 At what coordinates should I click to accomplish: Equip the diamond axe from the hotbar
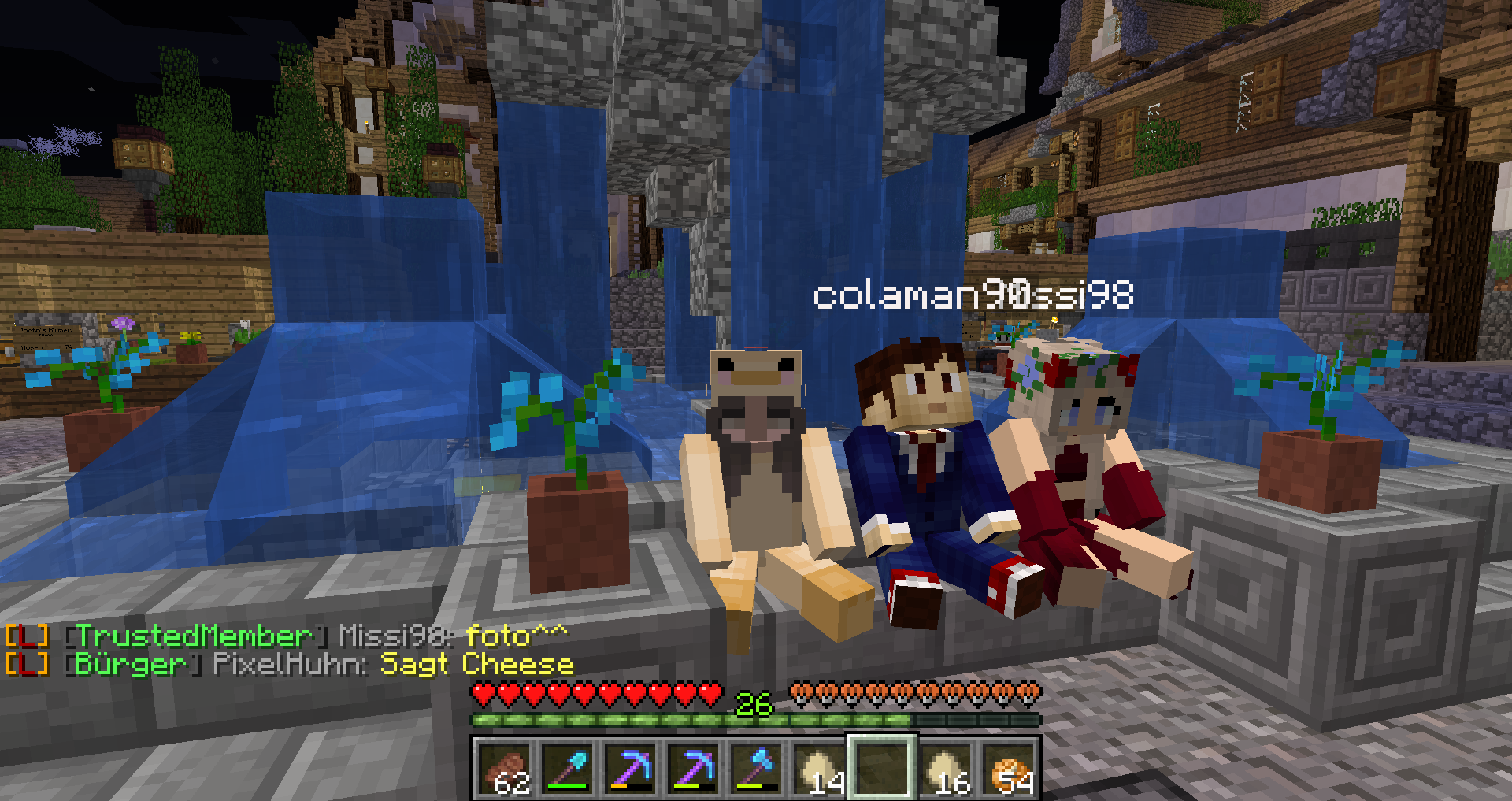pos(757,768)
